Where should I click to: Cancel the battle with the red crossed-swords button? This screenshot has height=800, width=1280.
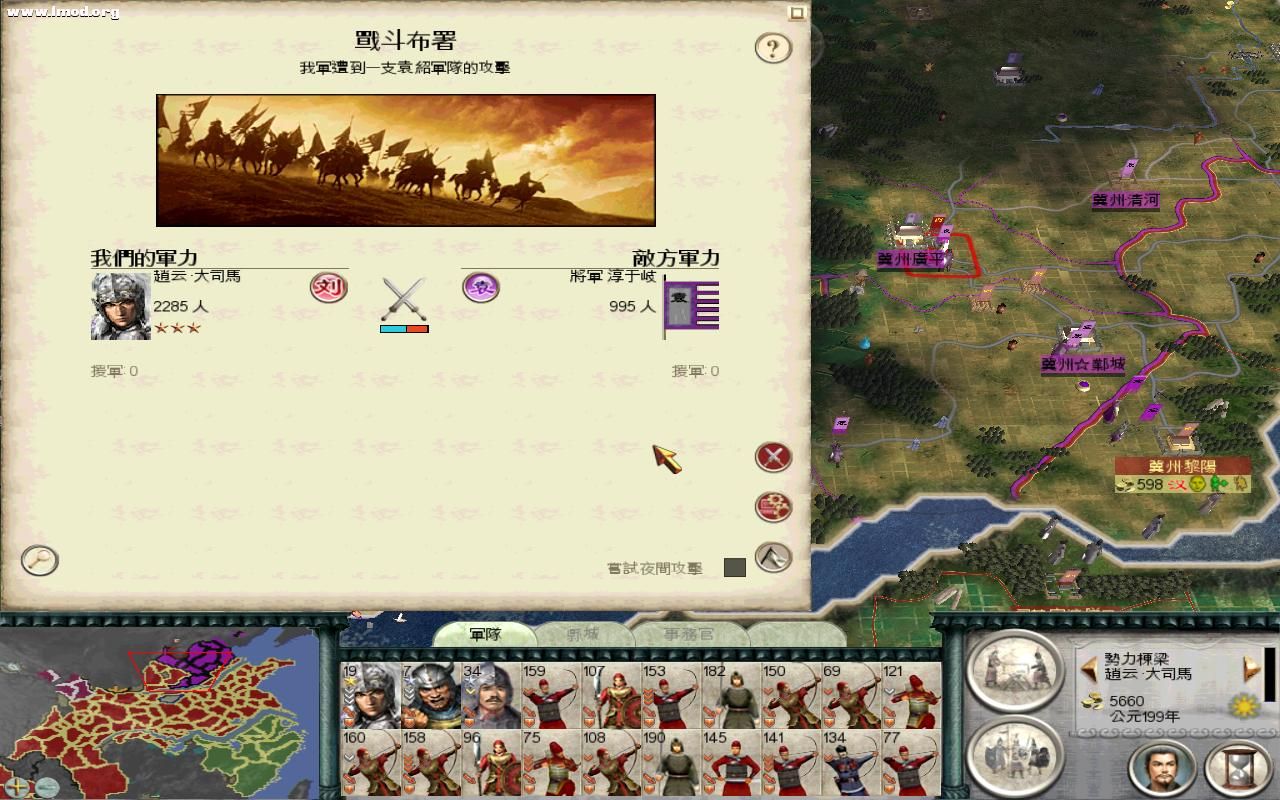(x=774, y=458)
